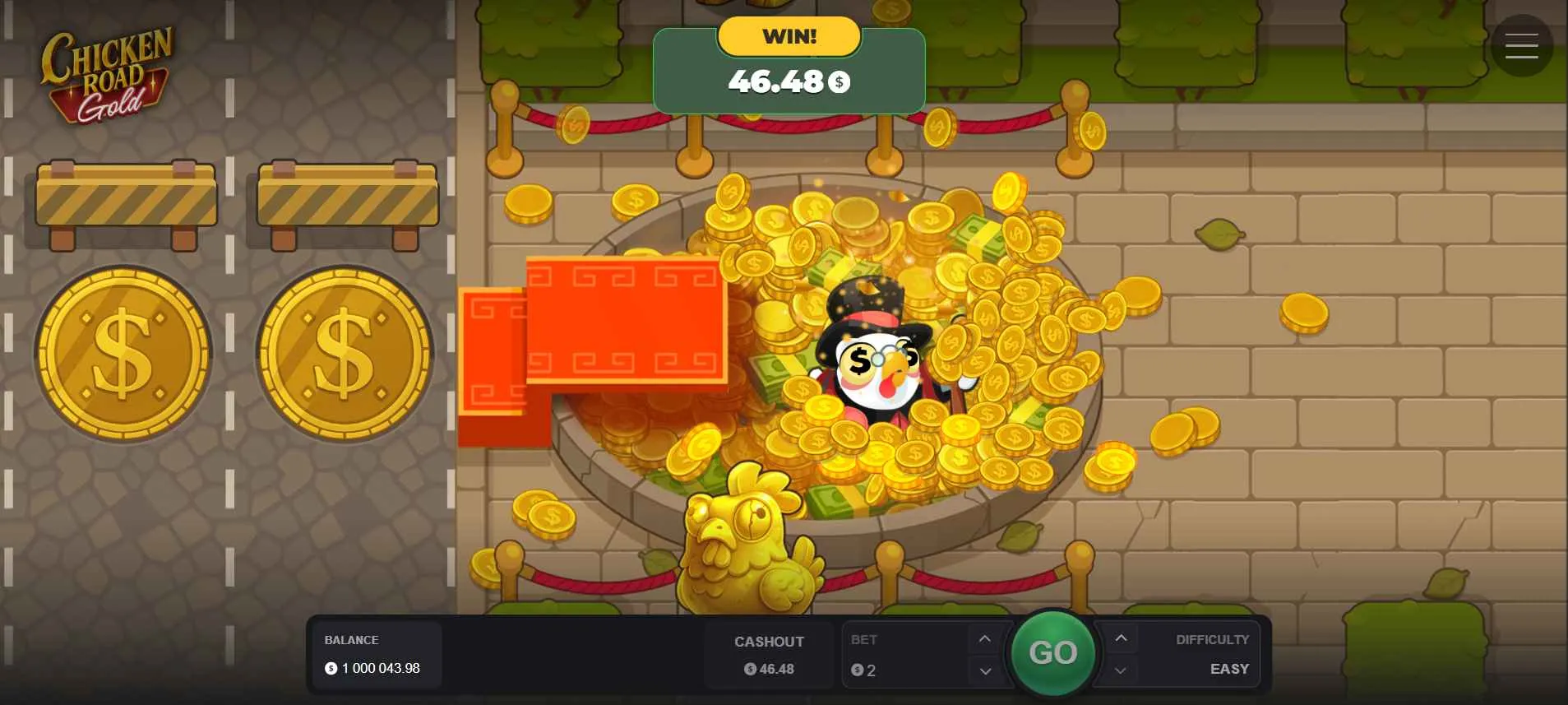The height and width of the screenshot is (705, 1568).
Task: Increase the bet with the up arrow
Action: pos(985,637)
